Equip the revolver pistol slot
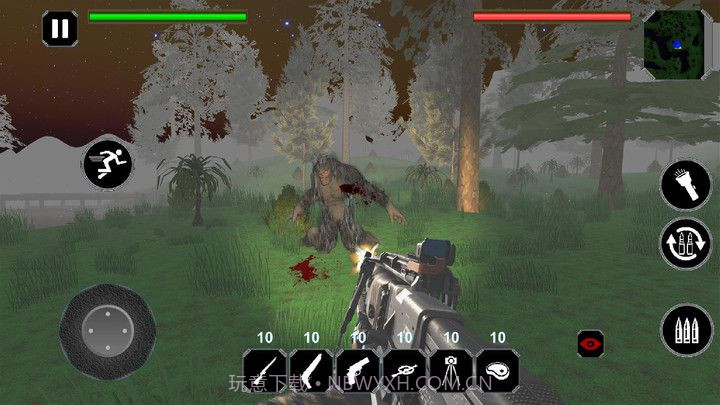Viewport: 720px width, 405px height. click(357, 369)
